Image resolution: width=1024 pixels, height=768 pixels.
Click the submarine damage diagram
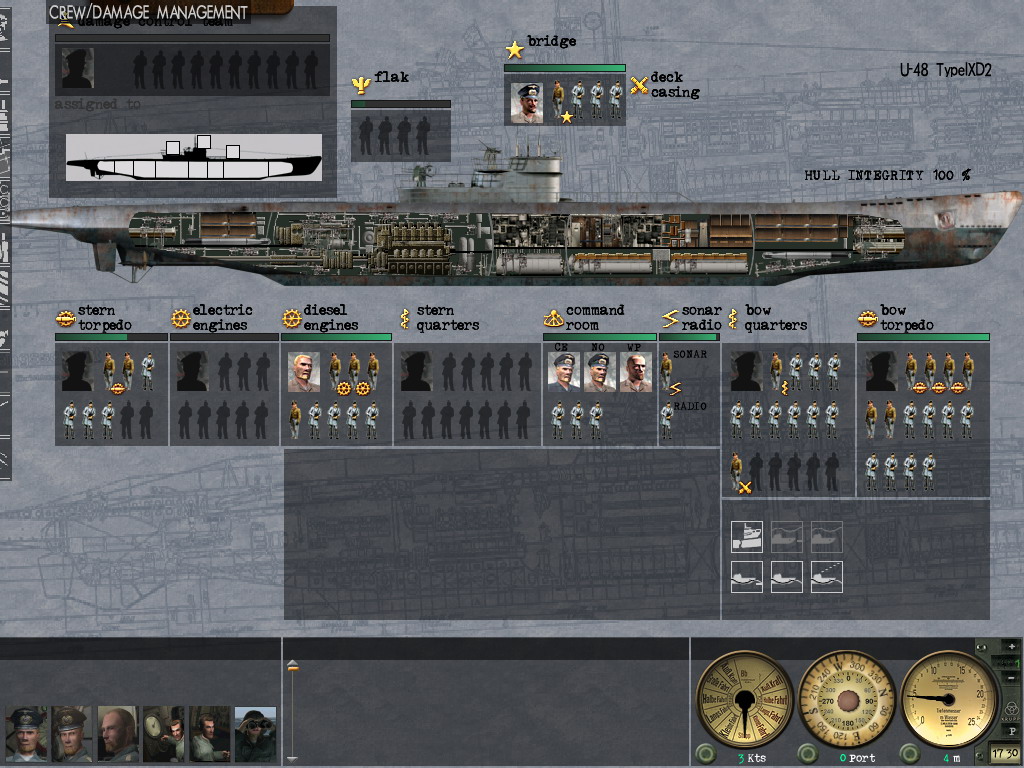click(x=194, y=158)
